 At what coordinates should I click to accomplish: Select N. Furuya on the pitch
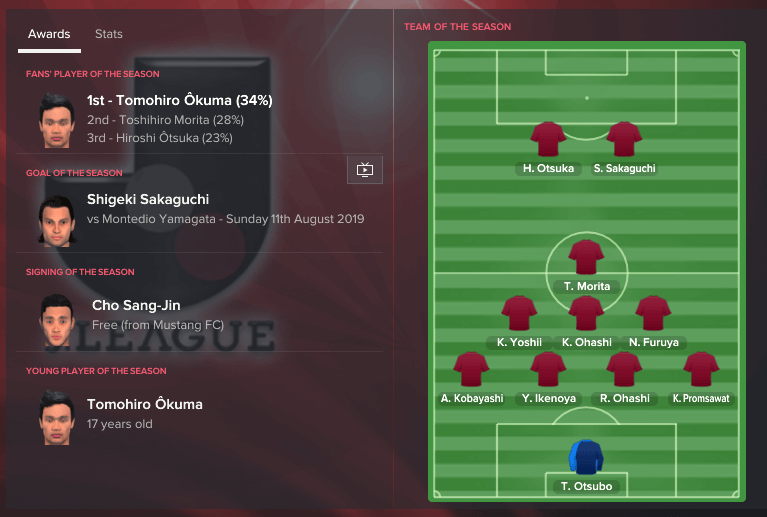click(653, 313)
